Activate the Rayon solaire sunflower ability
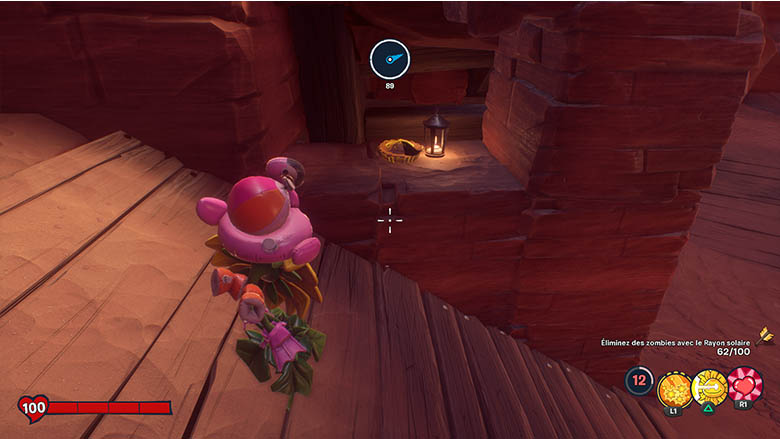 [709, 385]
